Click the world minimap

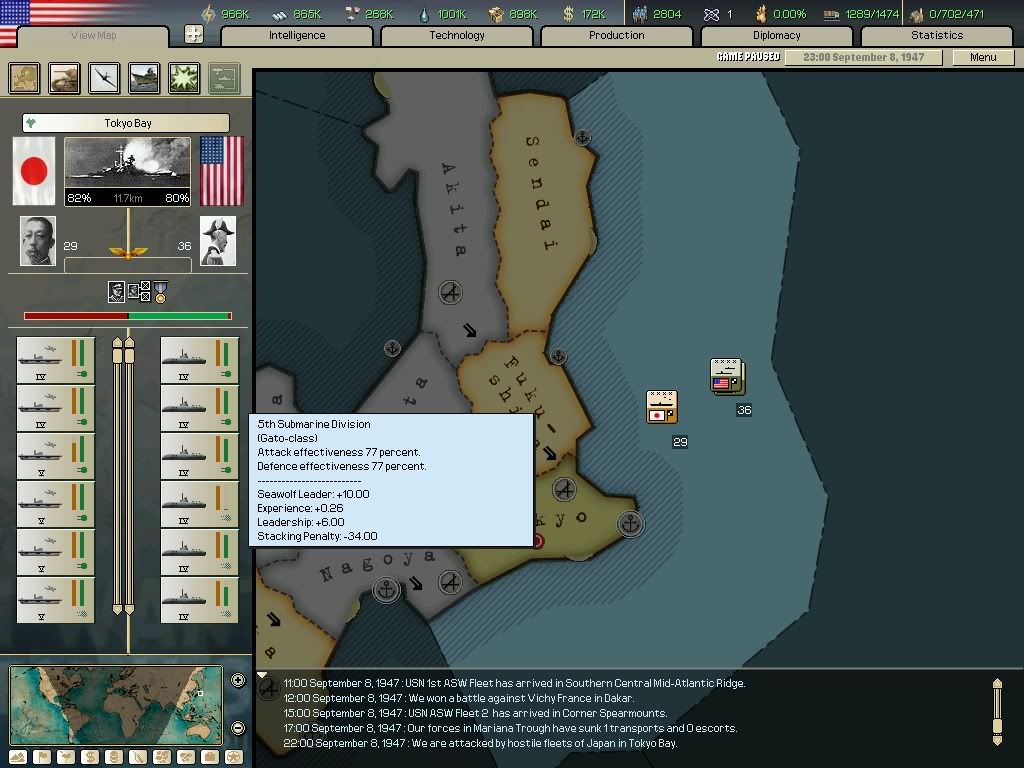[x=116, y=704]
